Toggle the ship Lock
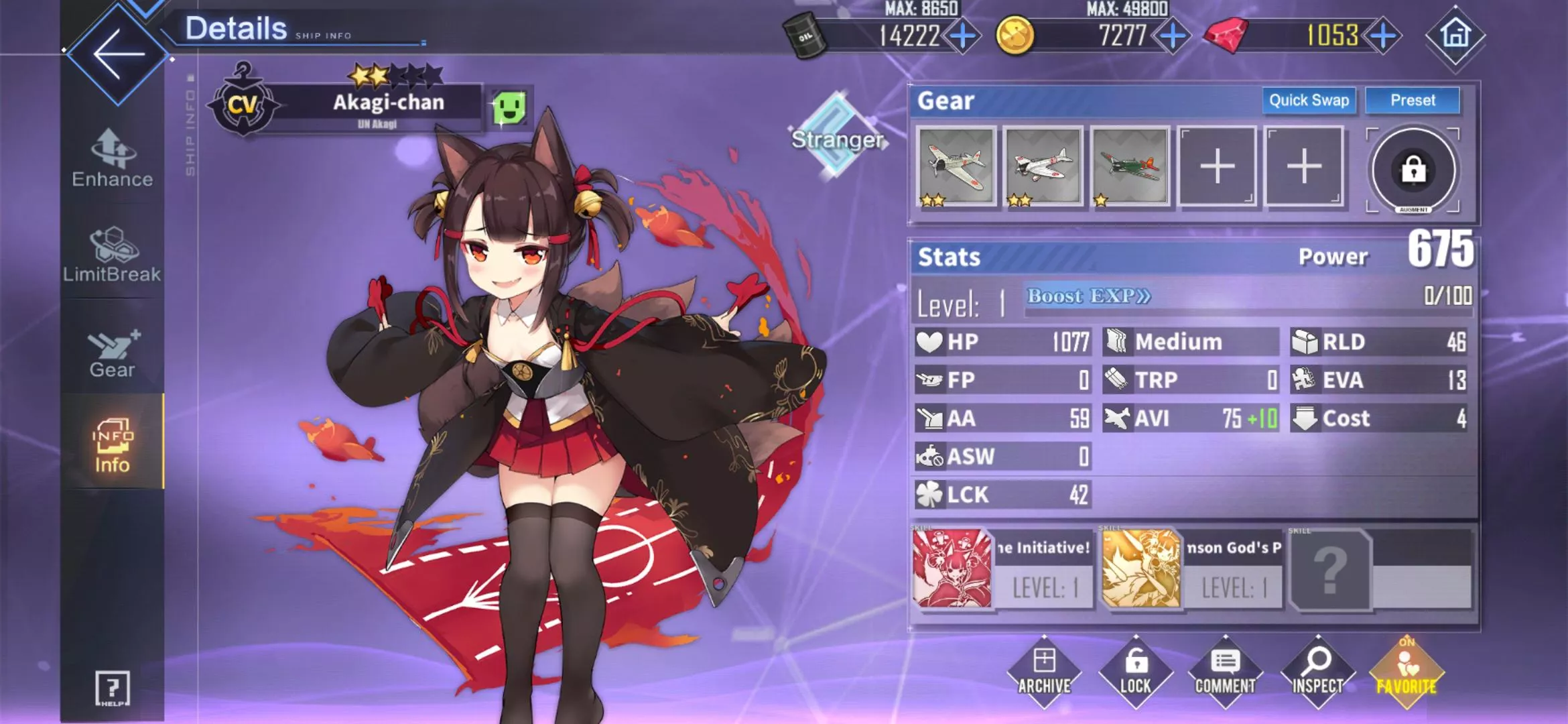Image resolution: width=1568 pixels, height=724 pixels. (1136, 672)
